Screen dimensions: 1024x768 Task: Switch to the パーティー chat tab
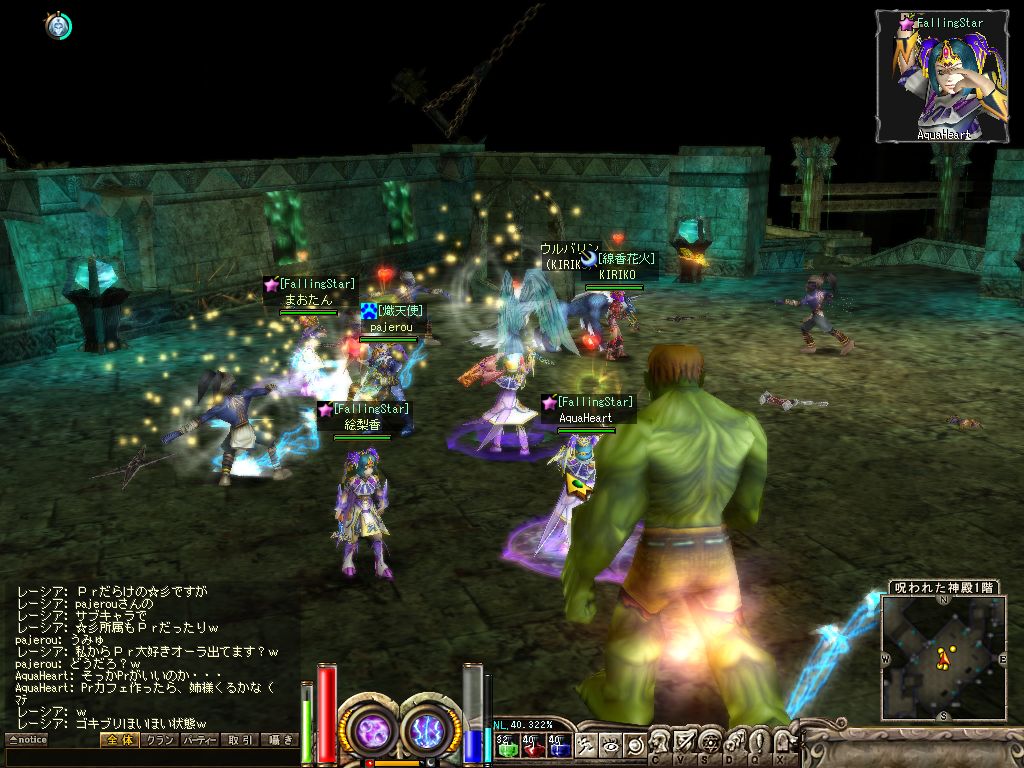click(x=200, y=740)
